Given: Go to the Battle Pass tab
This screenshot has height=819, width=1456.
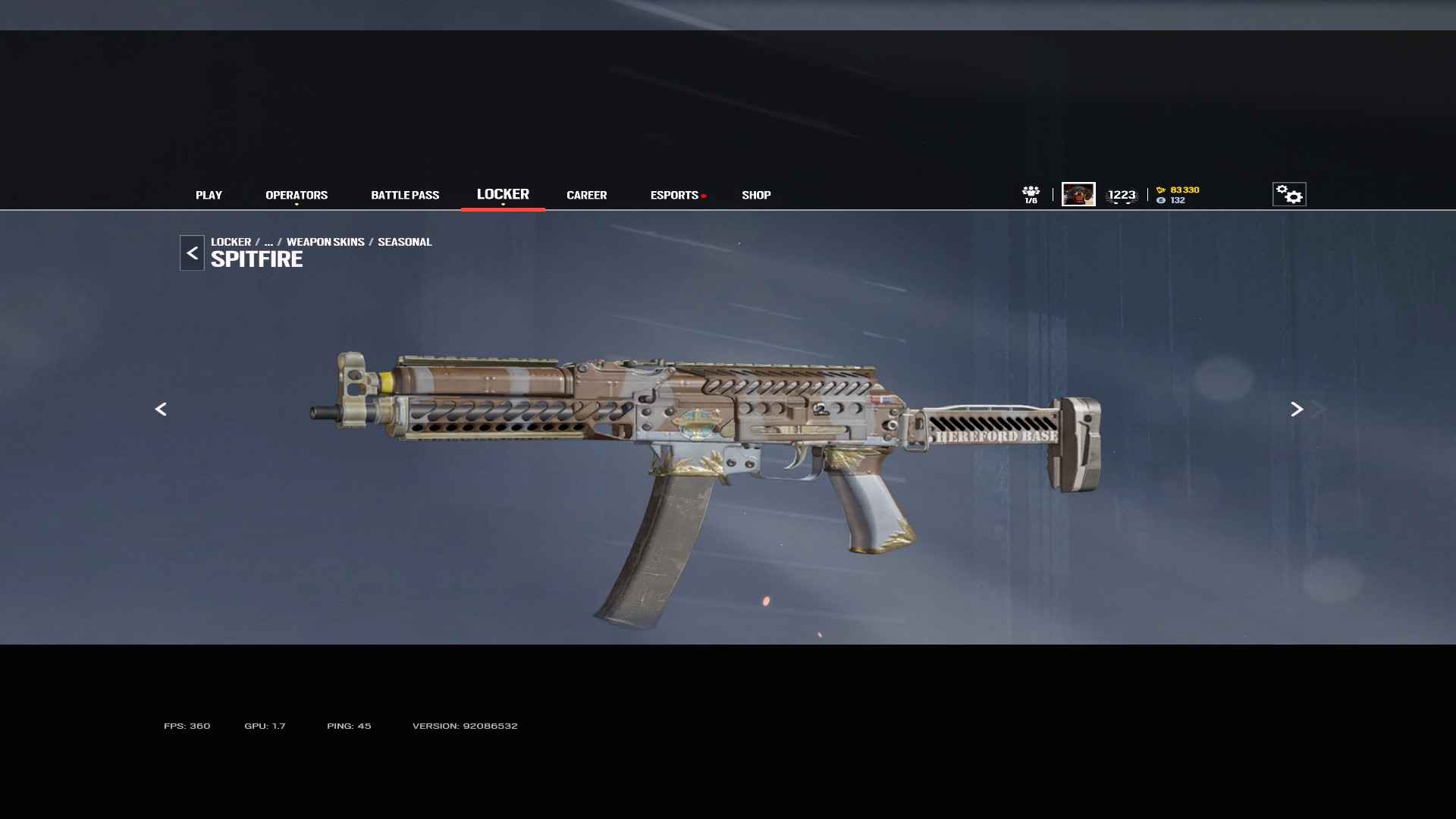Looking at the screenshot, I should point(405,195).
